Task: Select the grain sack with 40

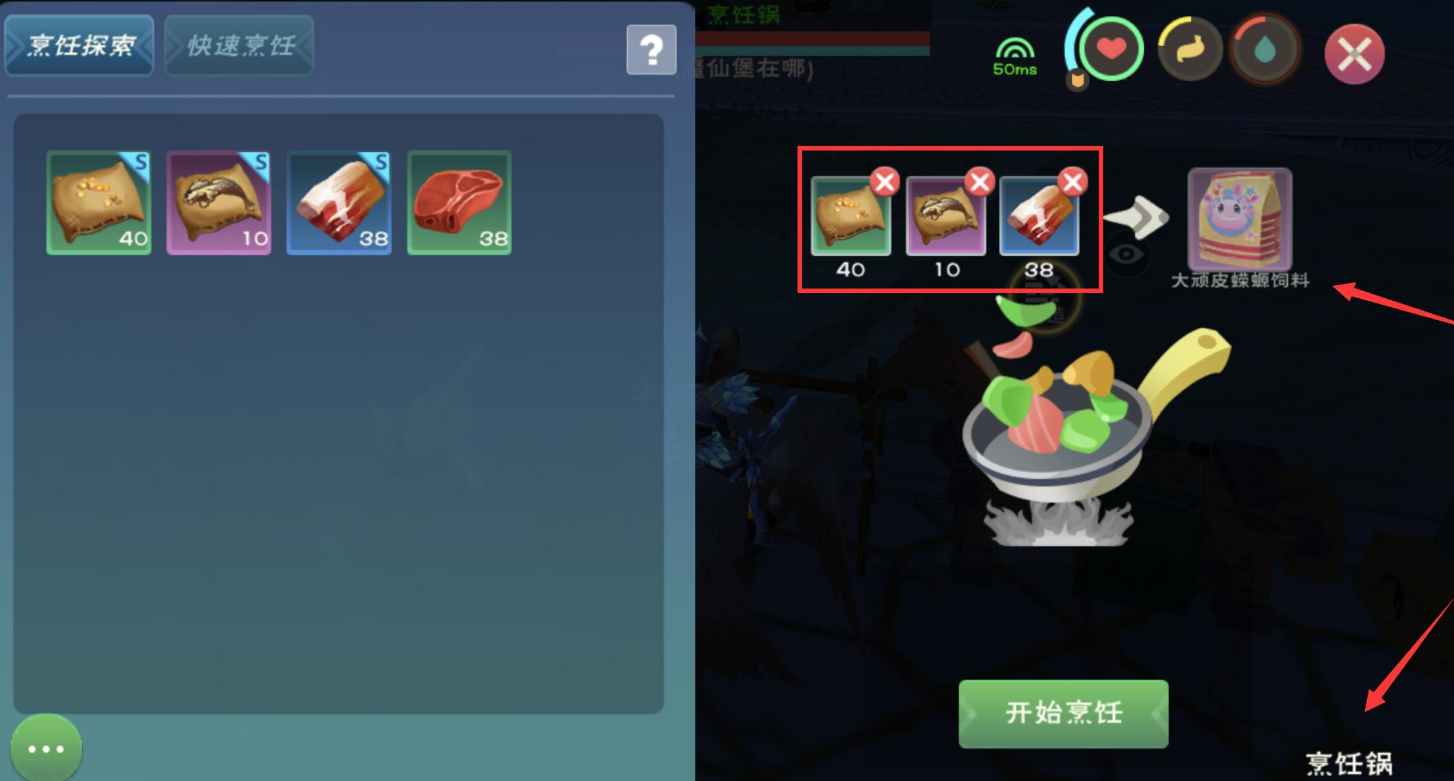Action: click(99, 203)
